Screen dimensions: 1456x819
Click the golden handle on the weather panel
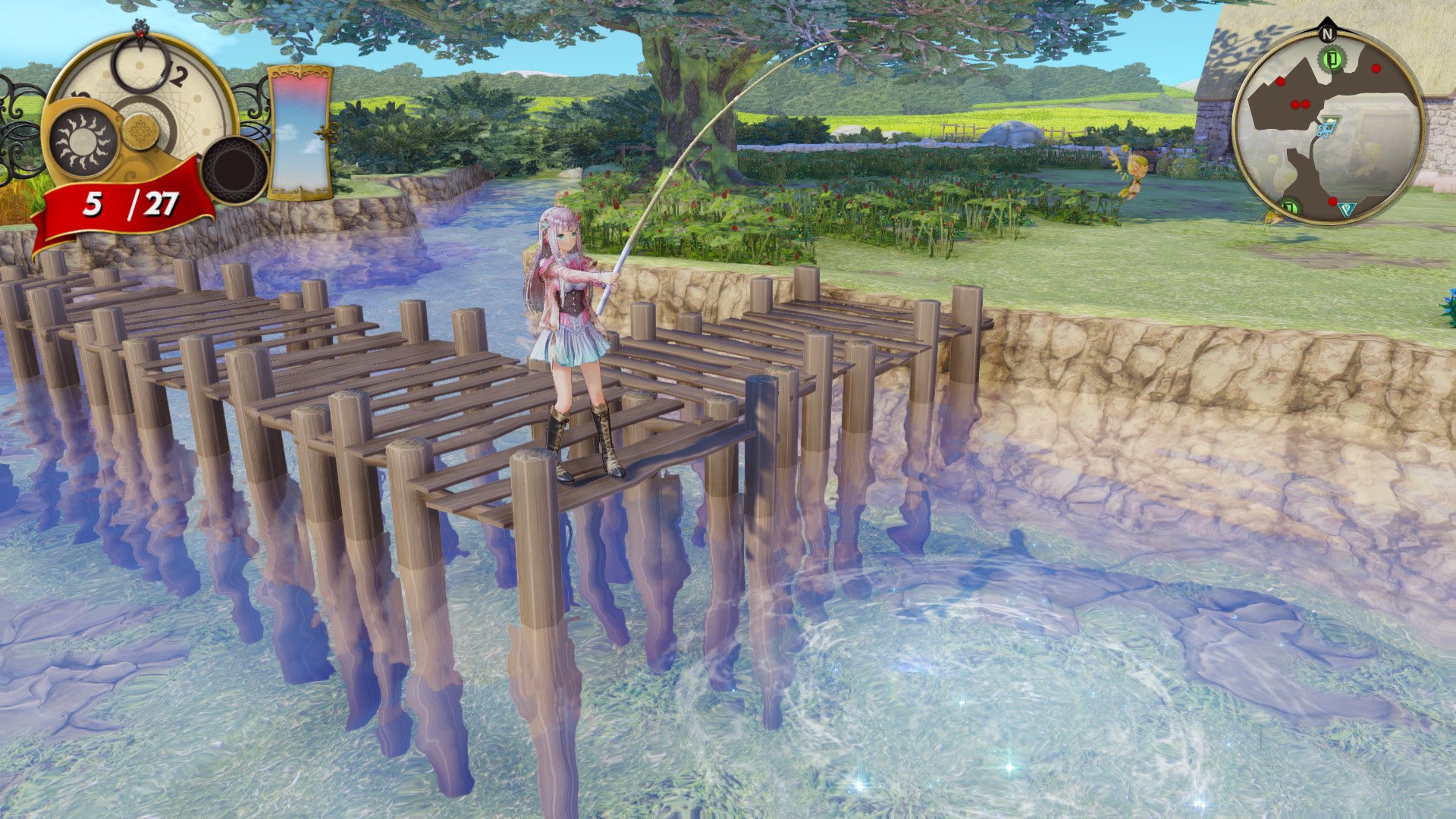coord(325,132)
